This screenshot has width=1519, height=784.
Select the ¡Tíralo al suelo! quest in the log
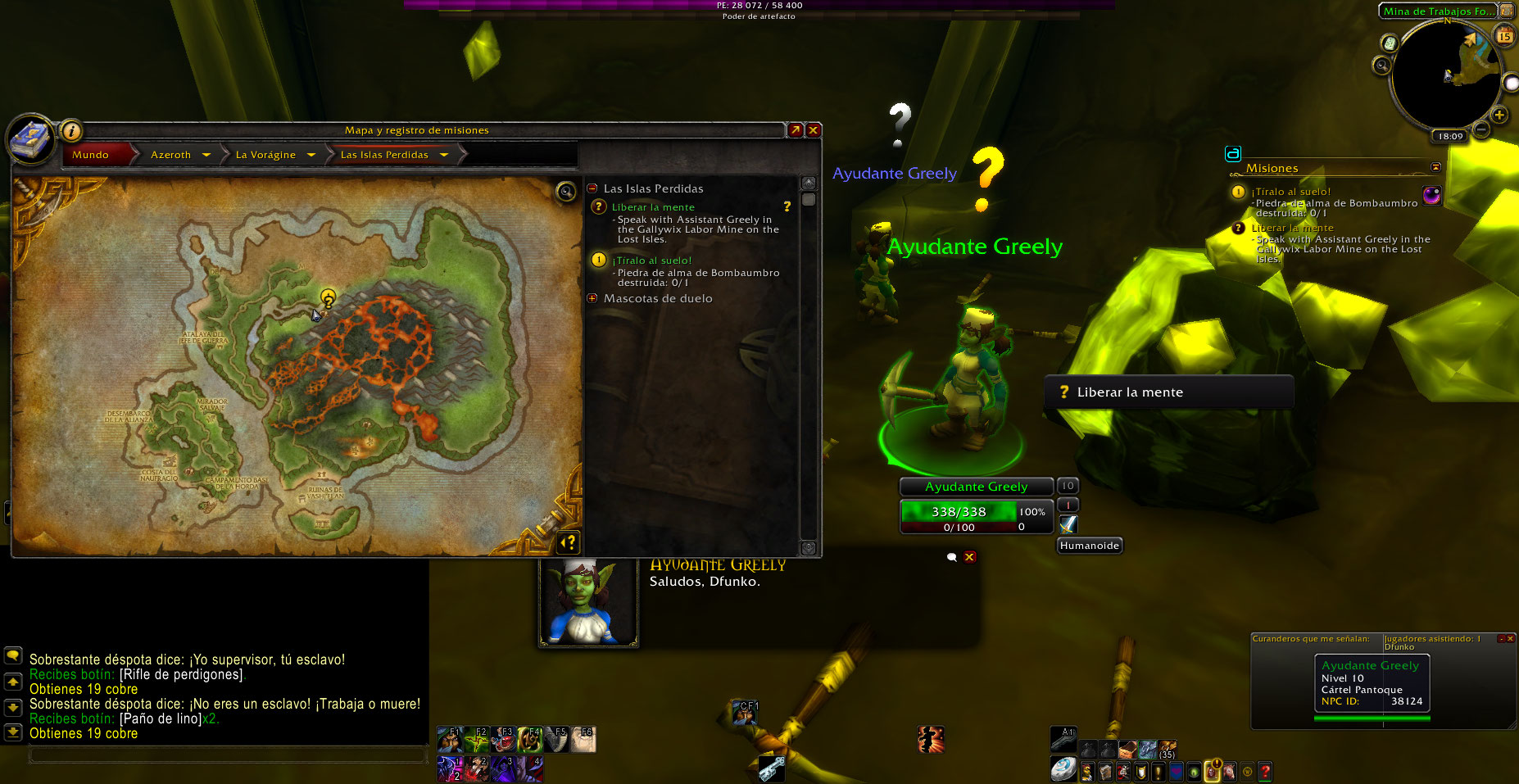pyautogui.click(x=651, y=261)
